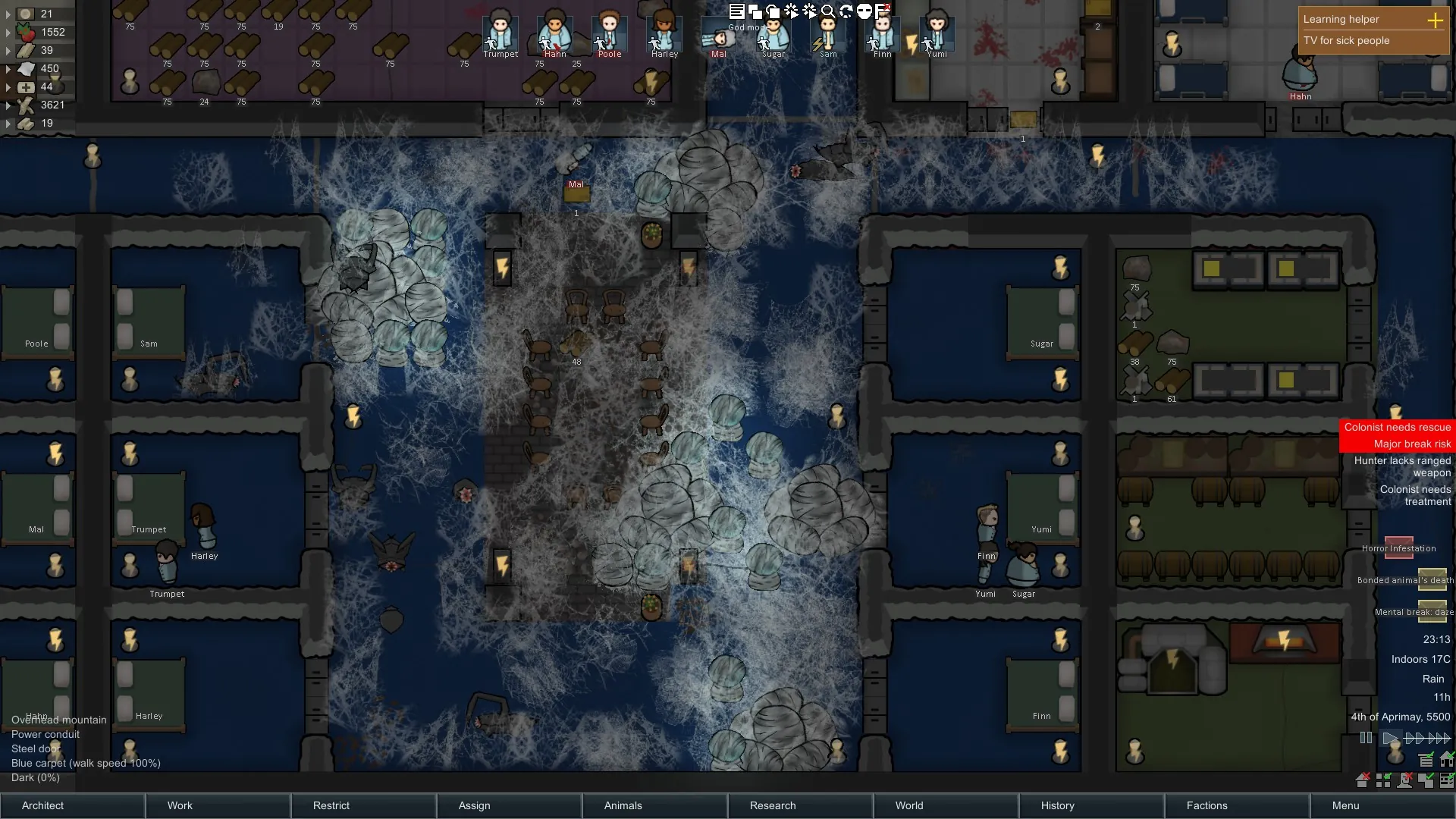Select colonist Trumpet's portrait in the colonist bar
Viewport: 1456px width, 819px height.
[x=500, y=32]
